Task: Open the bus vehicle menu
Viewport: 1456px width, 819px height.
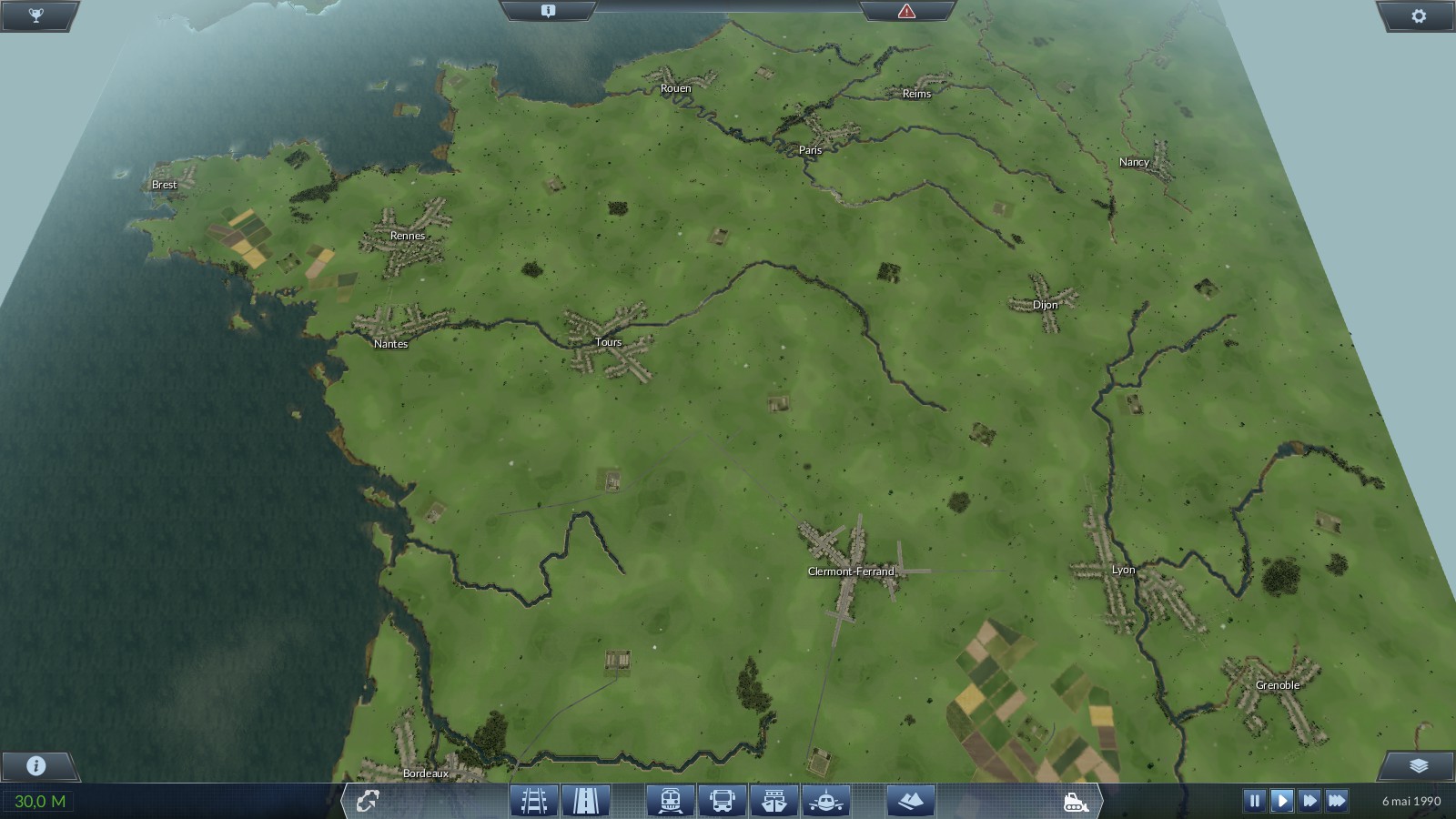Action: pos(723,801)
